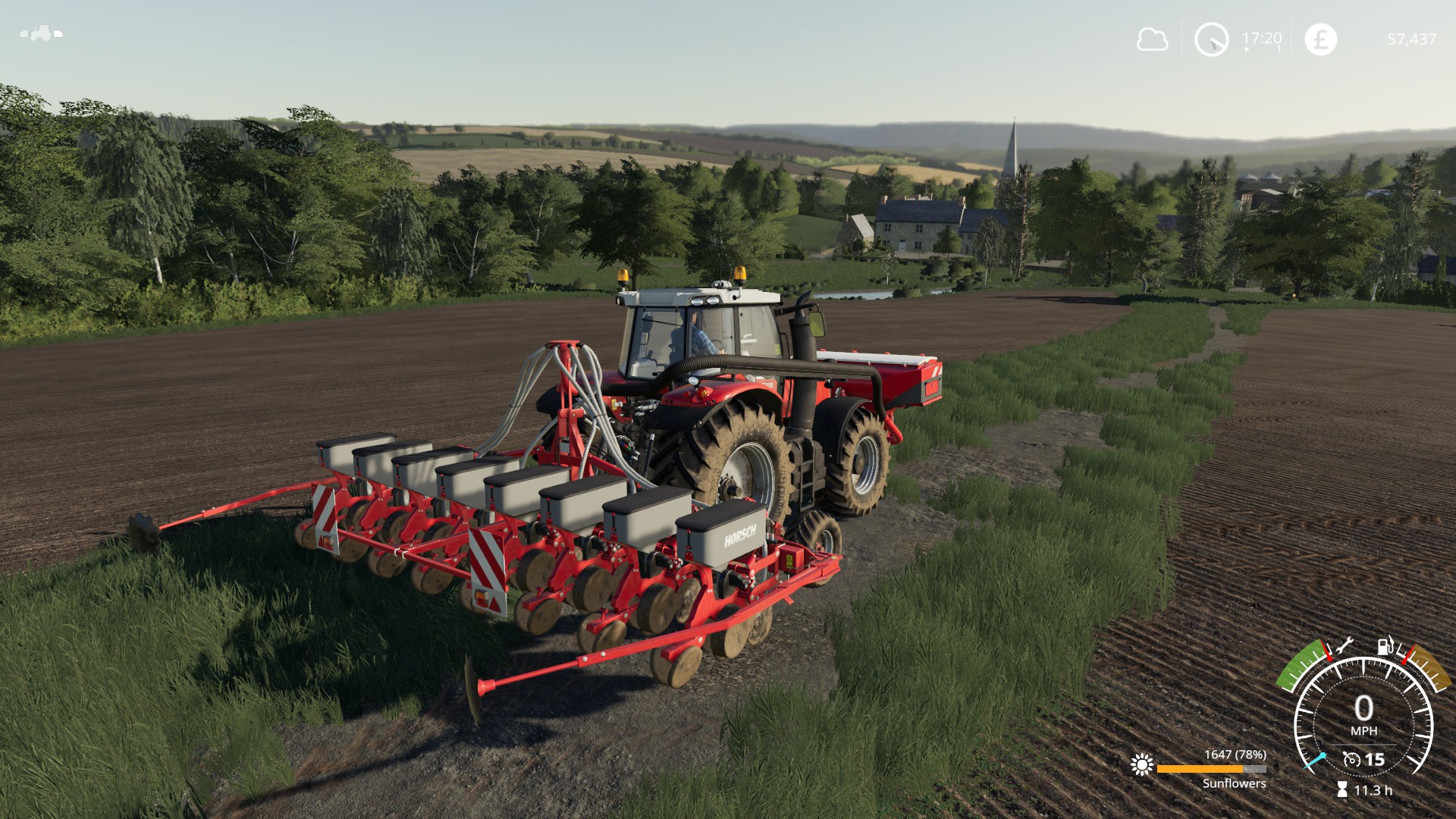The image size is (1456, 819).
Task: Click the fuel pump gauge icon
Action: coord(1386,646)
